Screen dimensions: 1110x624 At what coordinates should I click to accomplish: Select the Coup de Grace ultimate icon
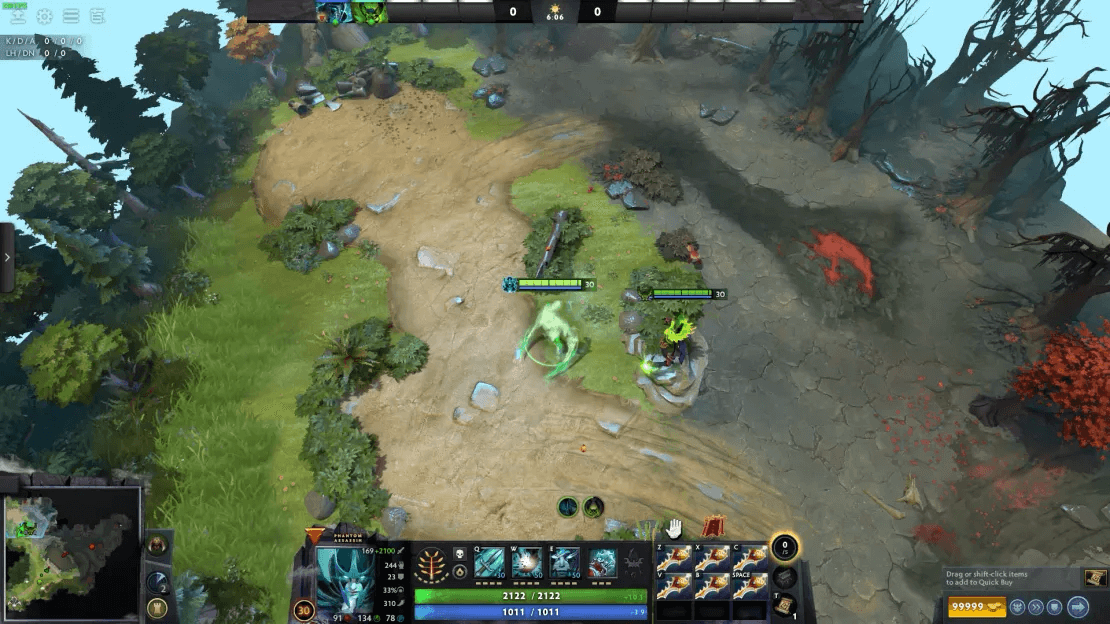602,563
